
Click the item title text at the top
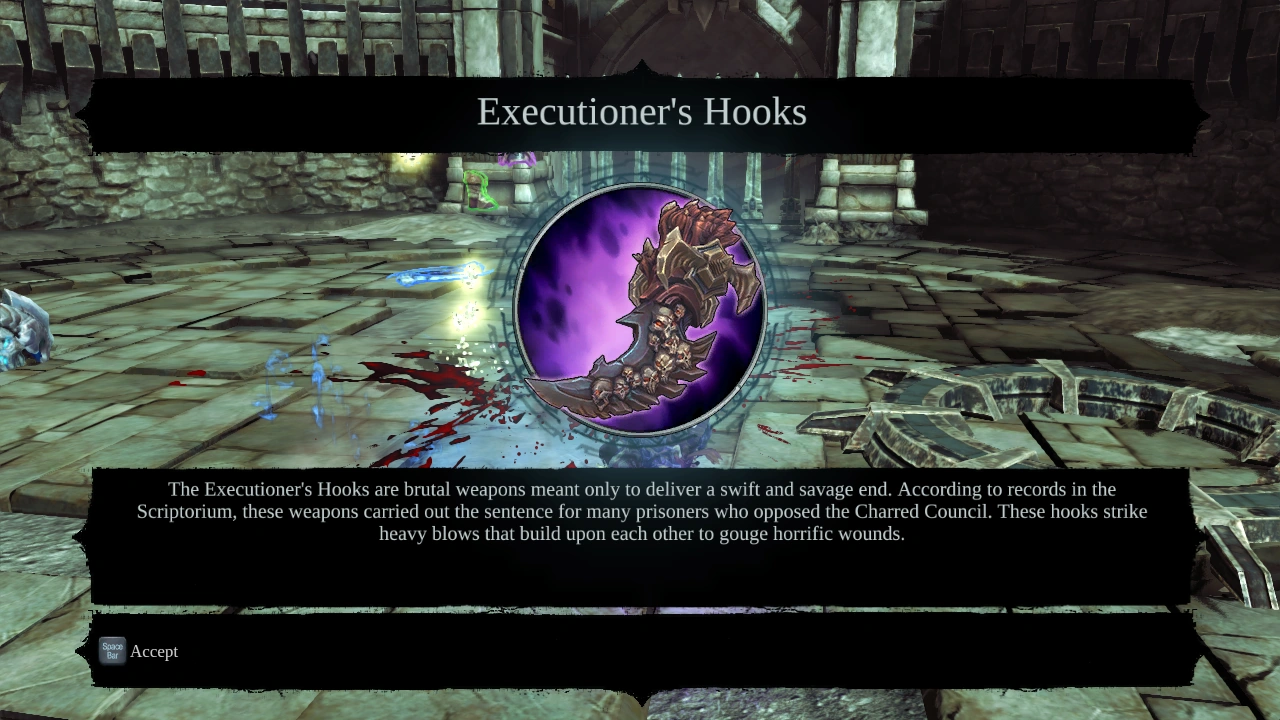640,112
